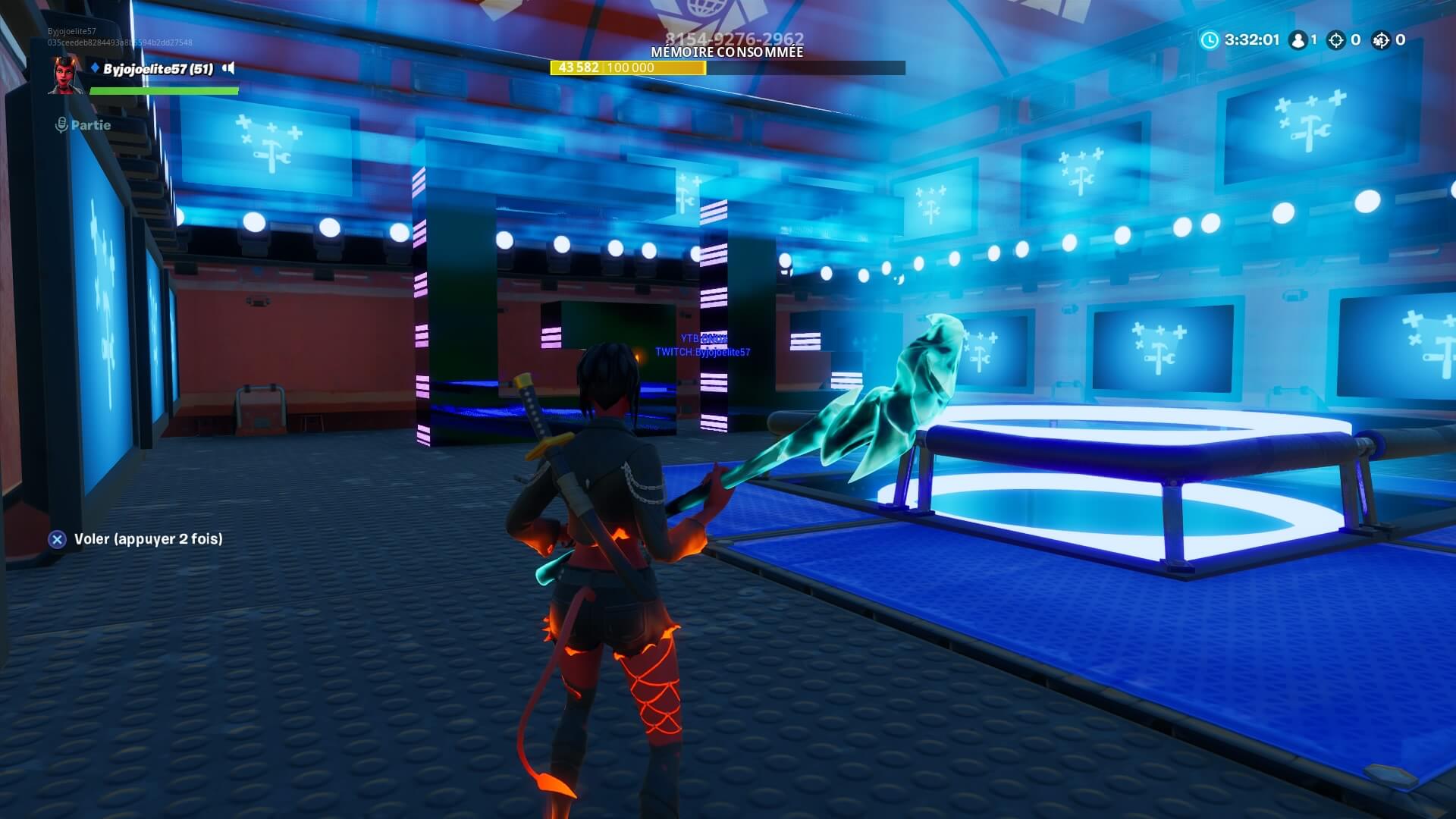This screenshot has height=819, width=1456.
Task: Select the player count silhouette icon
Action: pos(1298,40)
